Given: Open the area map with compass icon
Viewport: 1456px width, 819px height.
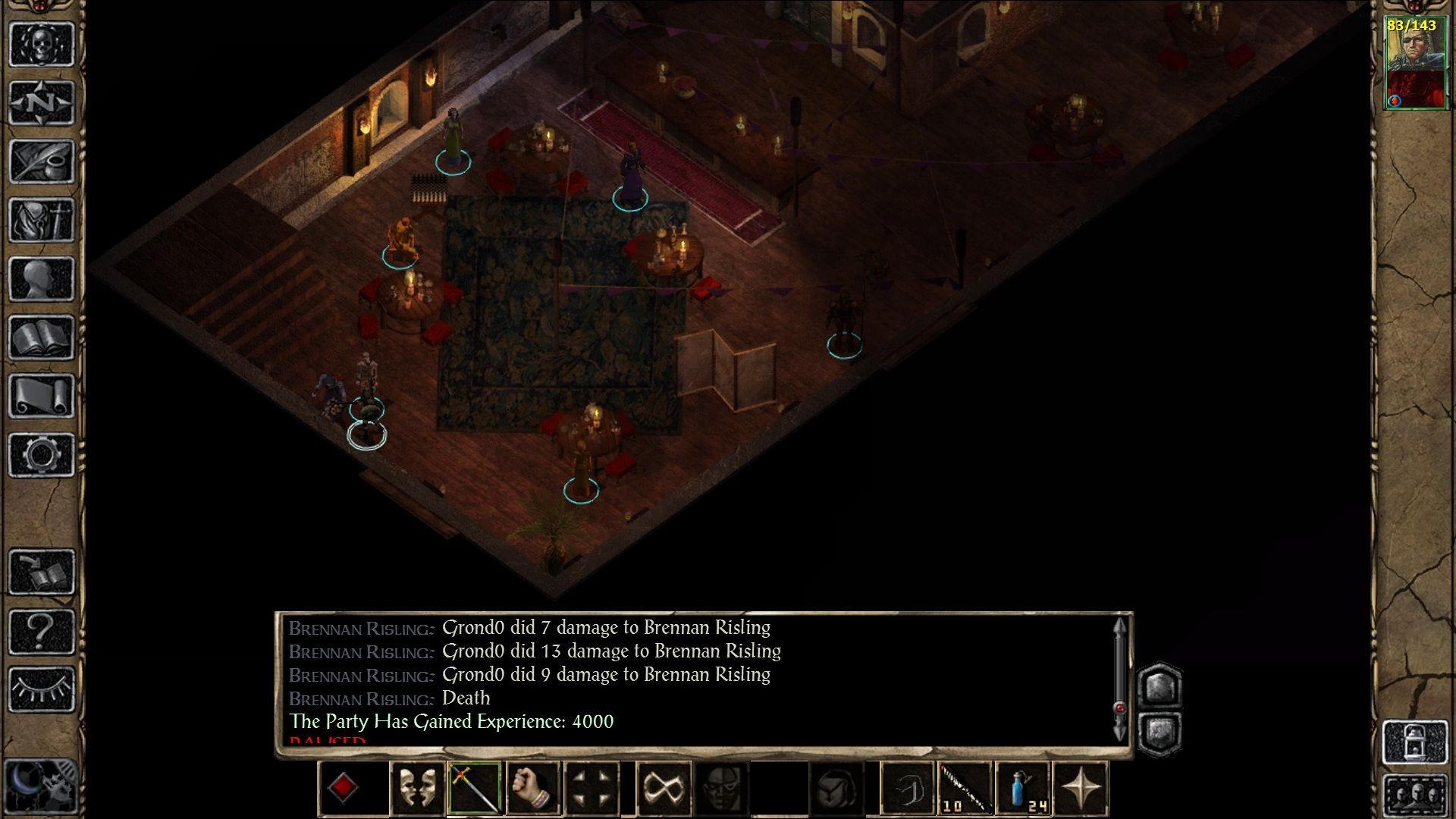Looking at the screenshot, I should [42, 102].
